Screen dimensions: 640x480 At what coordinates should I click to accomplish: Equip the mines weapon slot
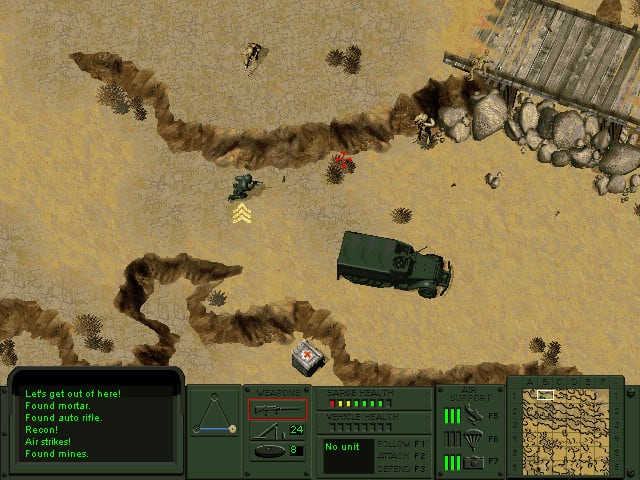pos(269,451)
